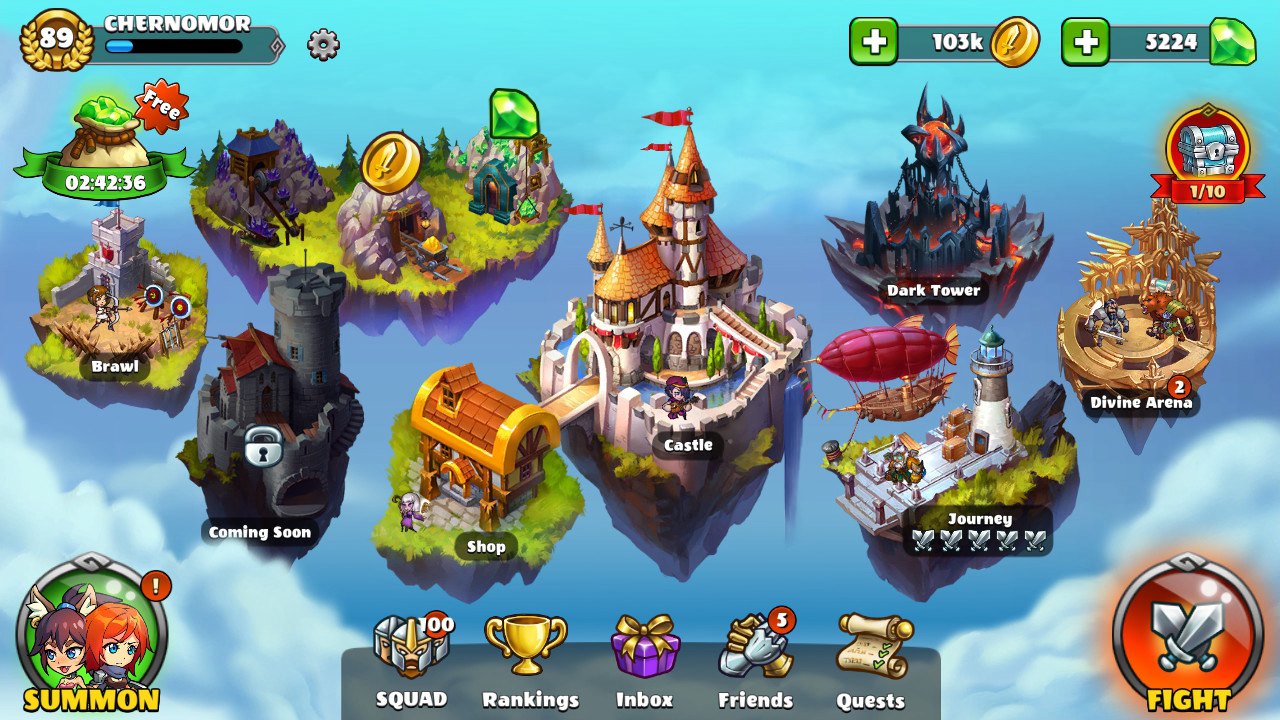Enter the Castle
This screenshot has height=720, width=1280.
click(680, 320)
